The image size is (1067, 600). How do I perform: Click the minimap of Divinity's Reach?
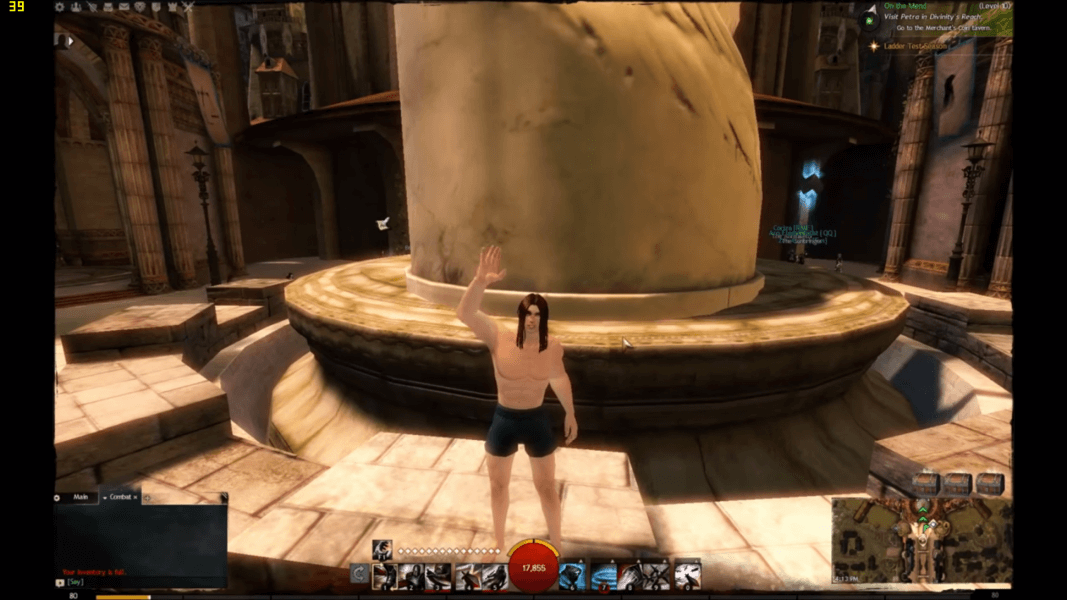pos(920,540)
